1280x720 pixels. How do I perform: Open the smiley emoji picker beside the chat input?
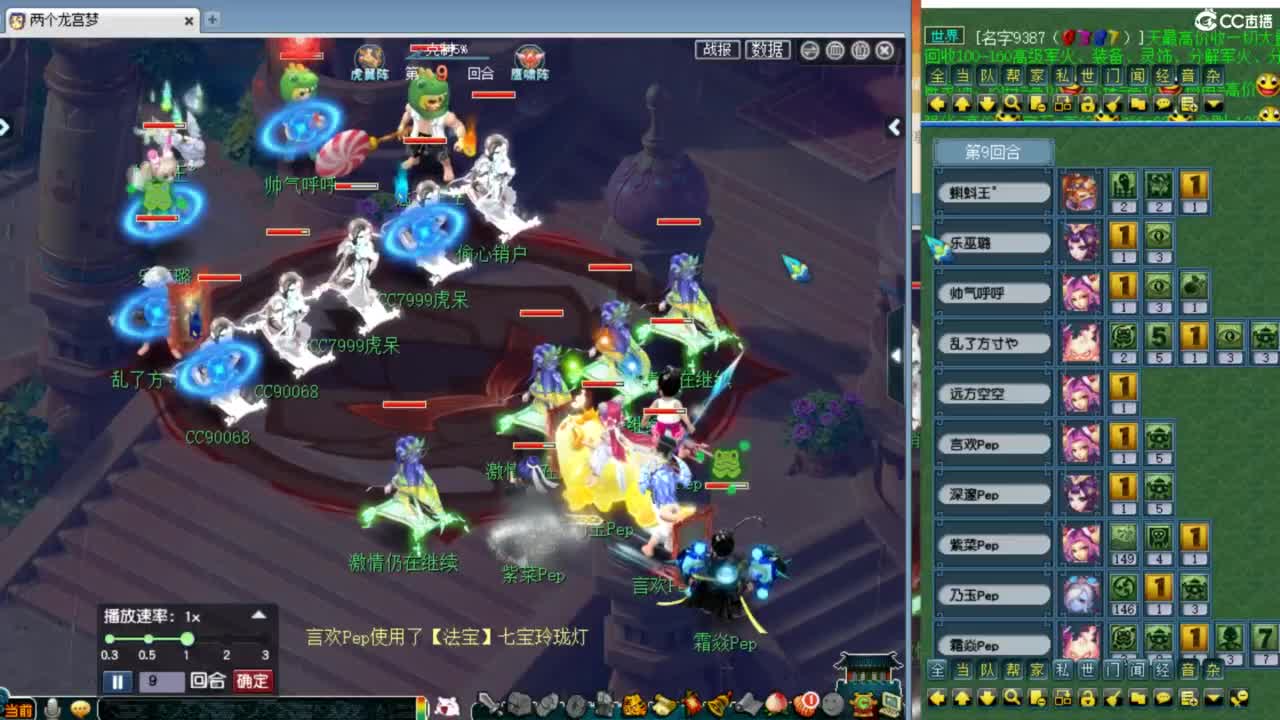click(80, 710)
